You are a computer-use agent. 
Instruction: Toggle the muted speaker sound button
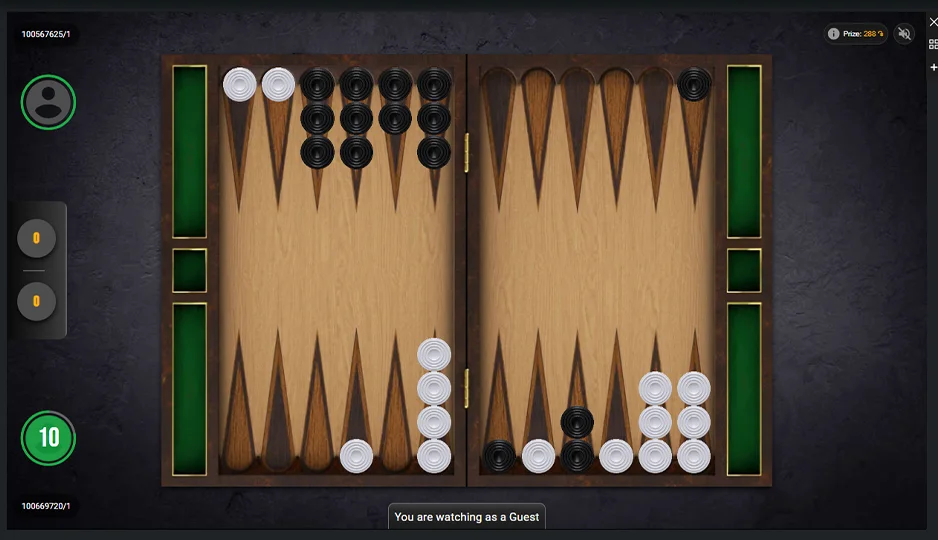coord(905,34)
